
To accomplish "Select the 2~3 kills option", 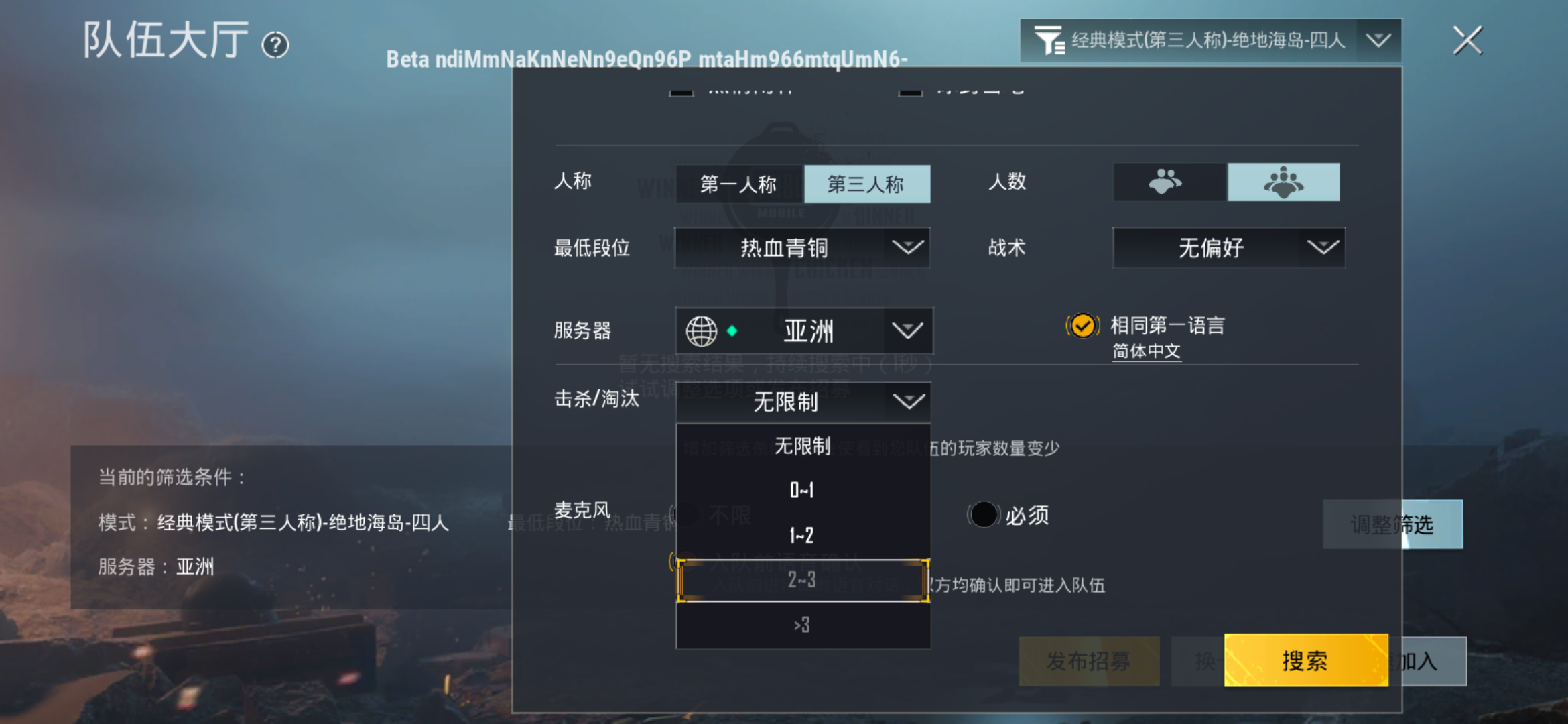I will (803, 581).
